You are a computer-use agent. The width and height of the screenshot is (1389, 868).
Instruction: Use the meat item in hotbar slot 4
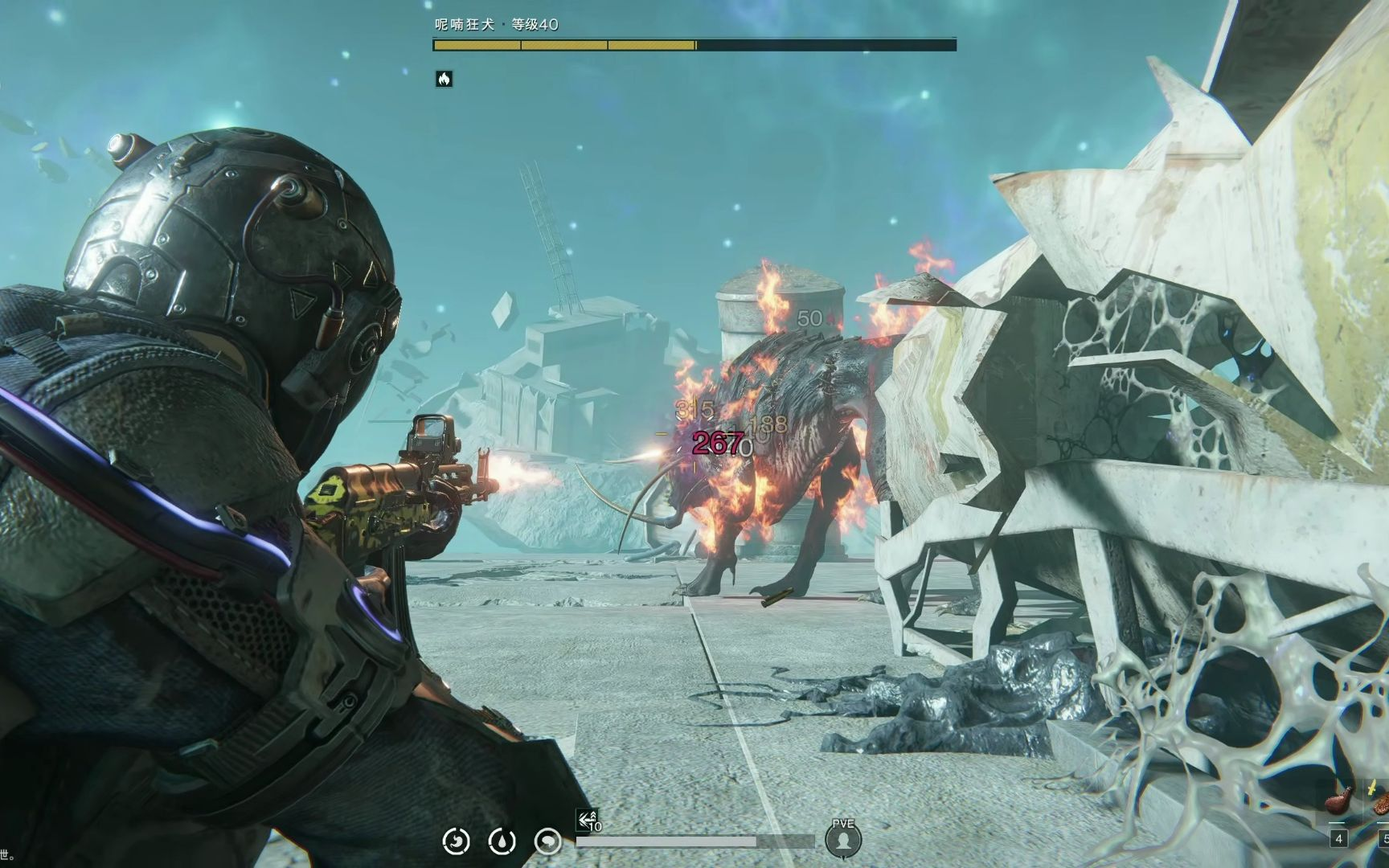(1339, 804)
